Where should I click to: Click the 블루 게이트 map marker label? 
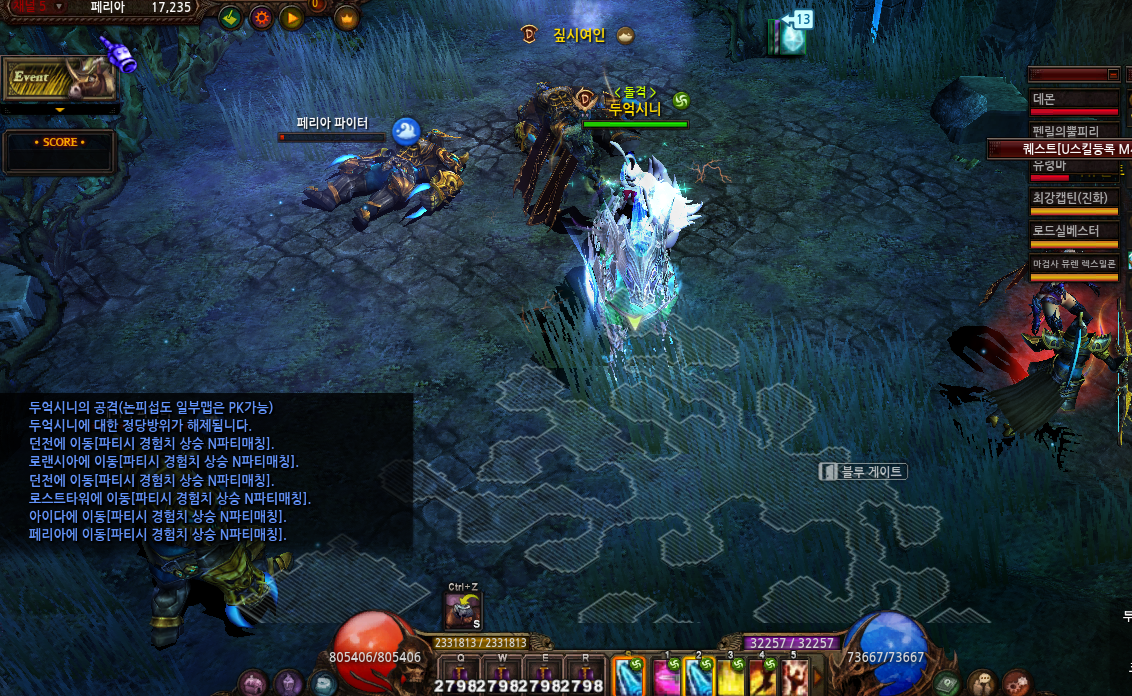point(863,471)
